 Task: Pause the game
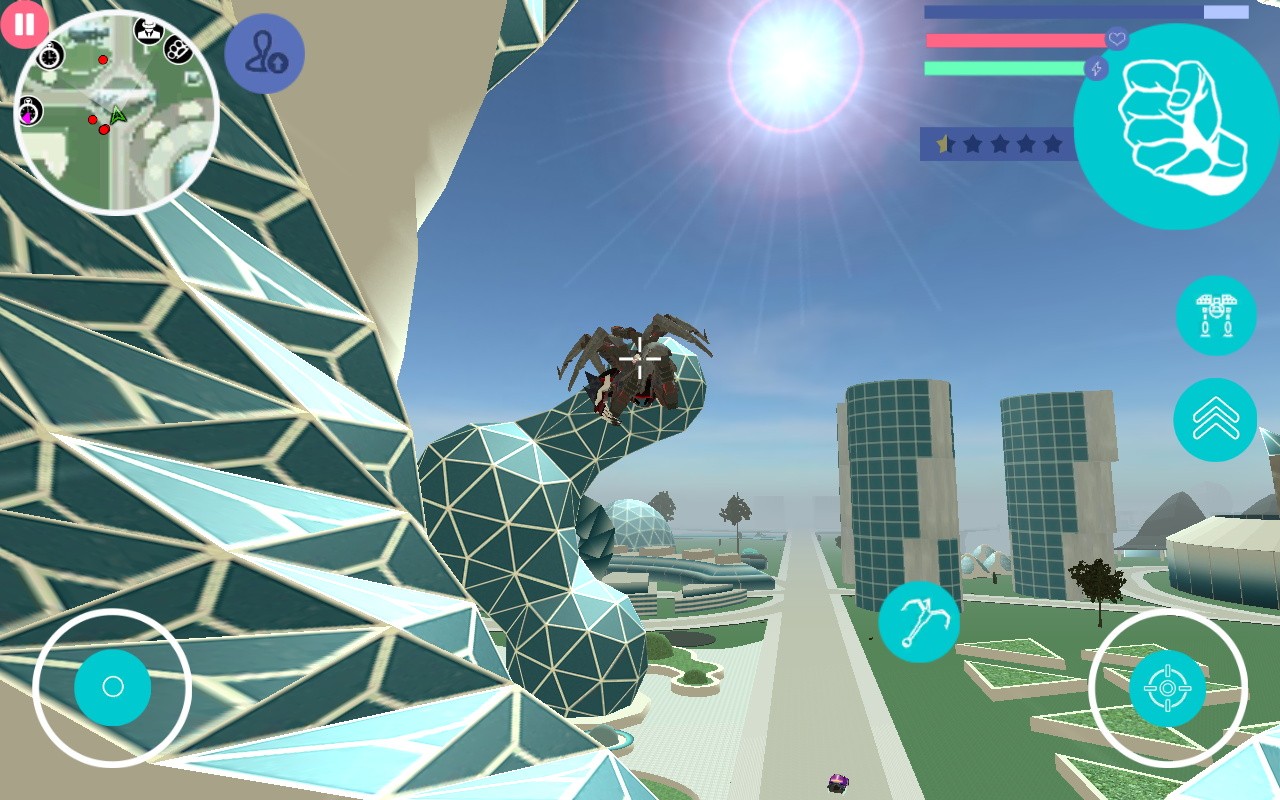[24, 24]
